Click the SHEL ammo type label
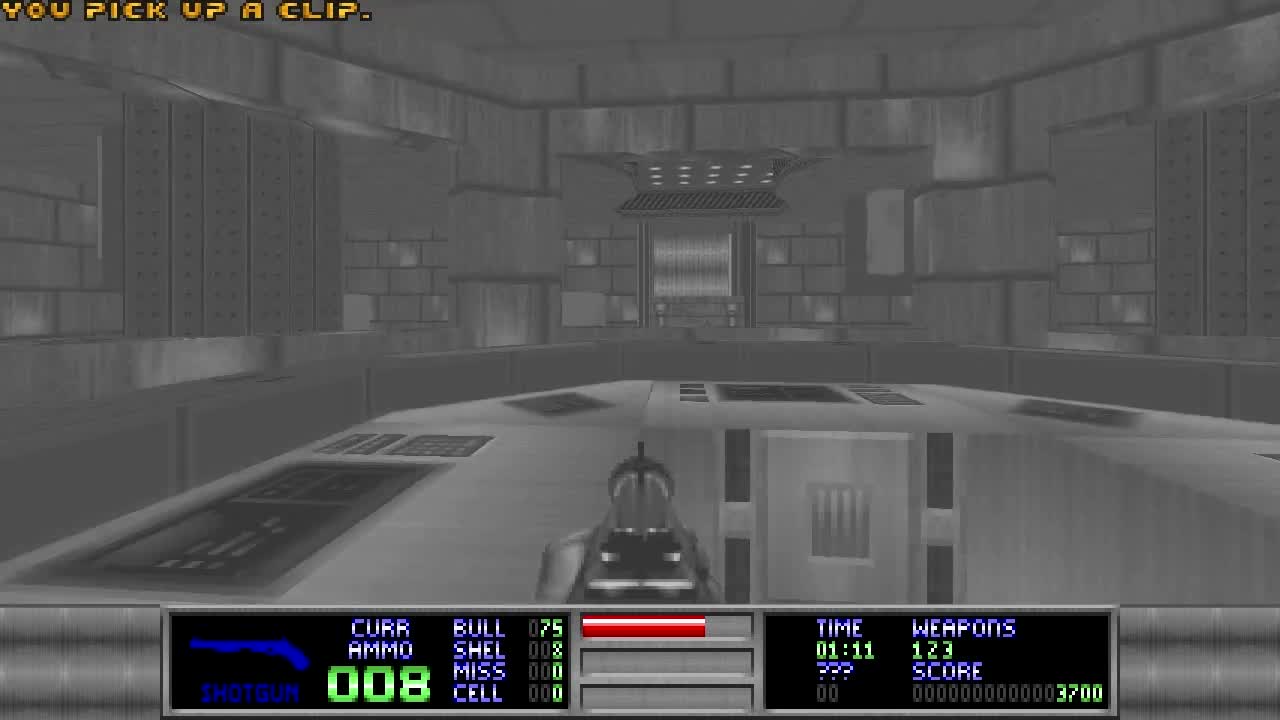 coord(480,650)
